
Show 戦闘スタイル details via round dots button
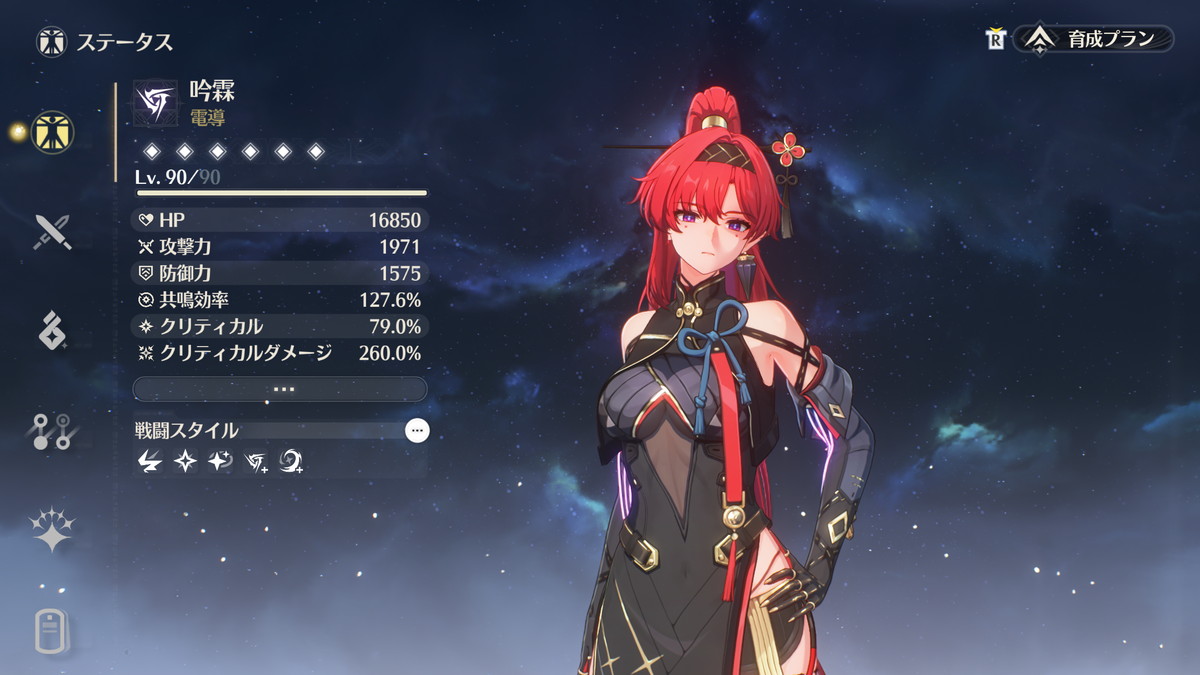click(417, 431)
